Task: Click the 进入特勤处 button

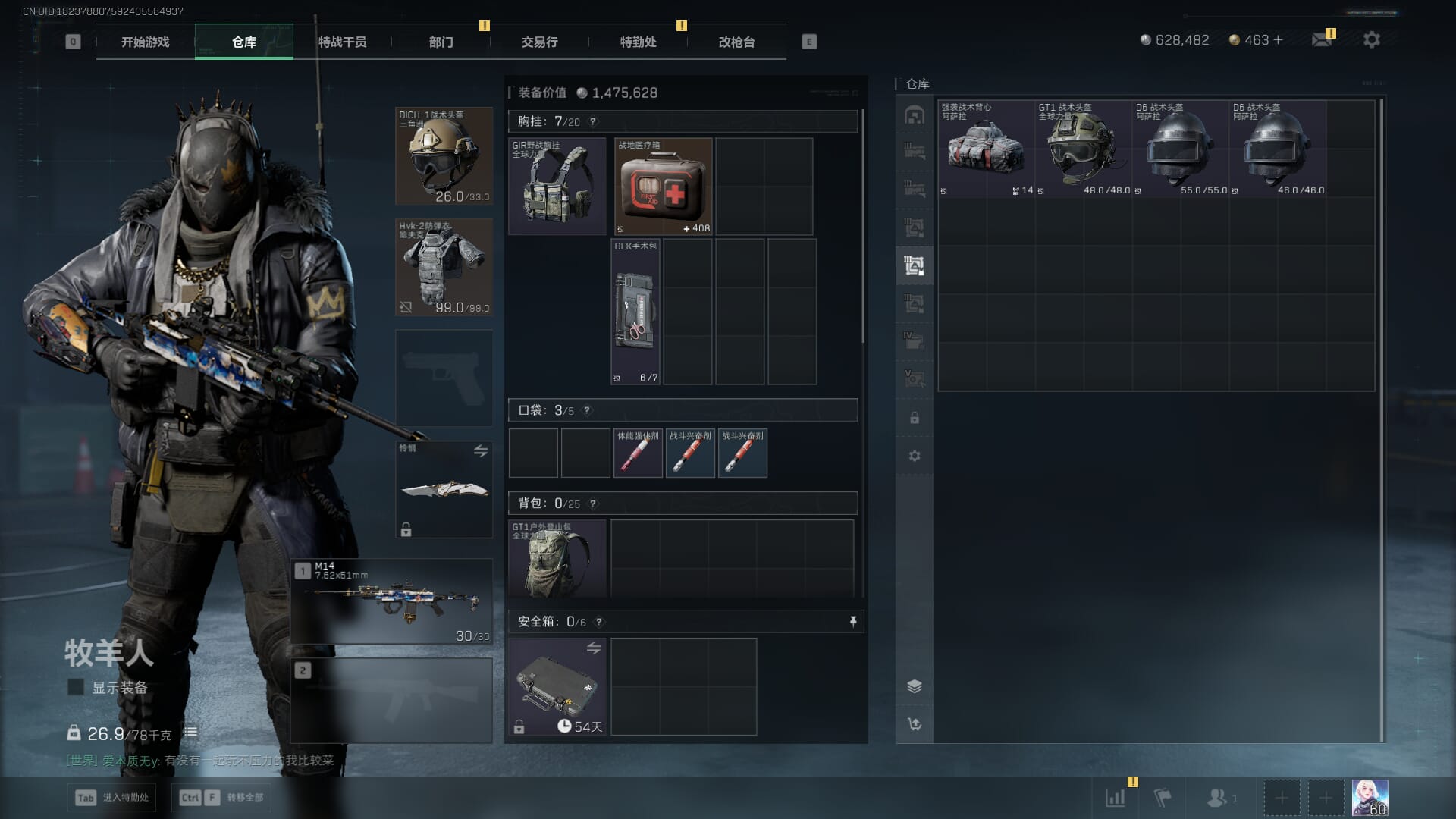Action: (112, 798)
